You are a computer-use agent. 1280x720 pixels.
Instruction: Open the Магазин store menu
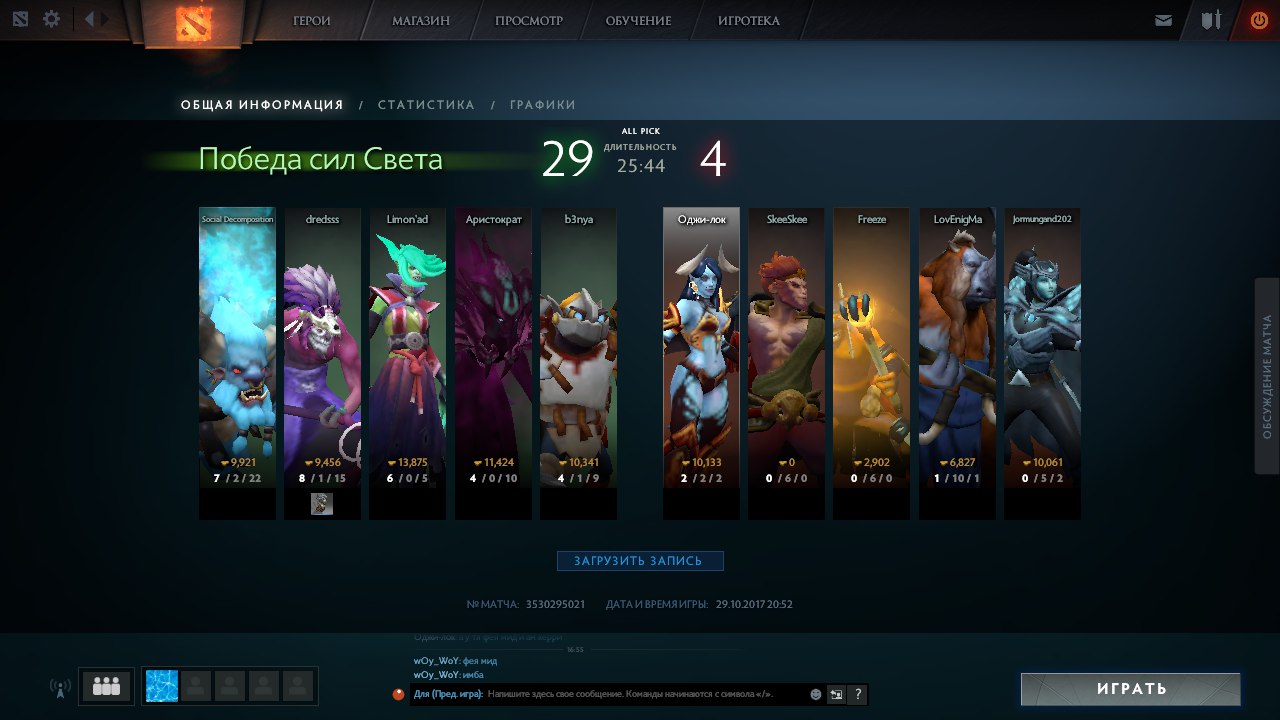(x=420, y=21)
